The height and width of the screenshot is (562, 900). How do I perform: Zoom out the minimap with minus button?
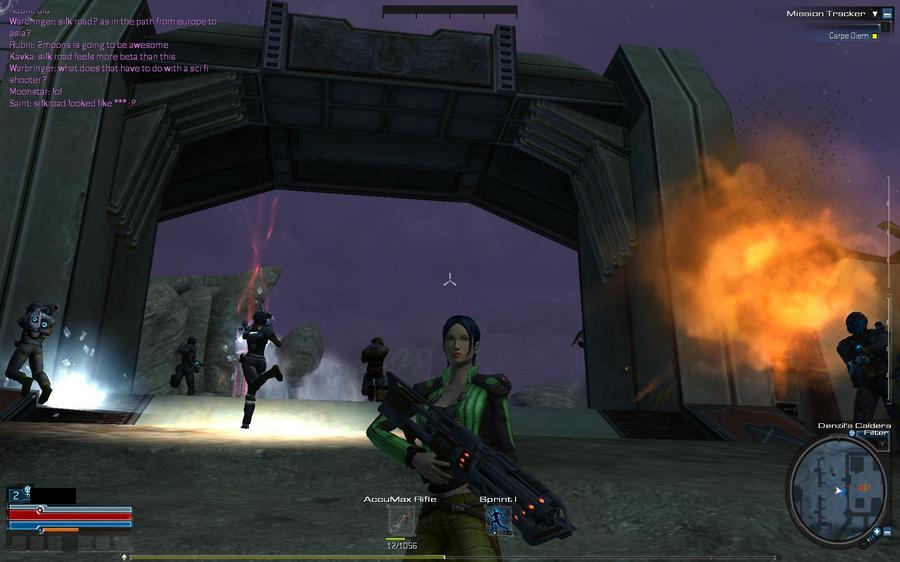tap(887, 532)
